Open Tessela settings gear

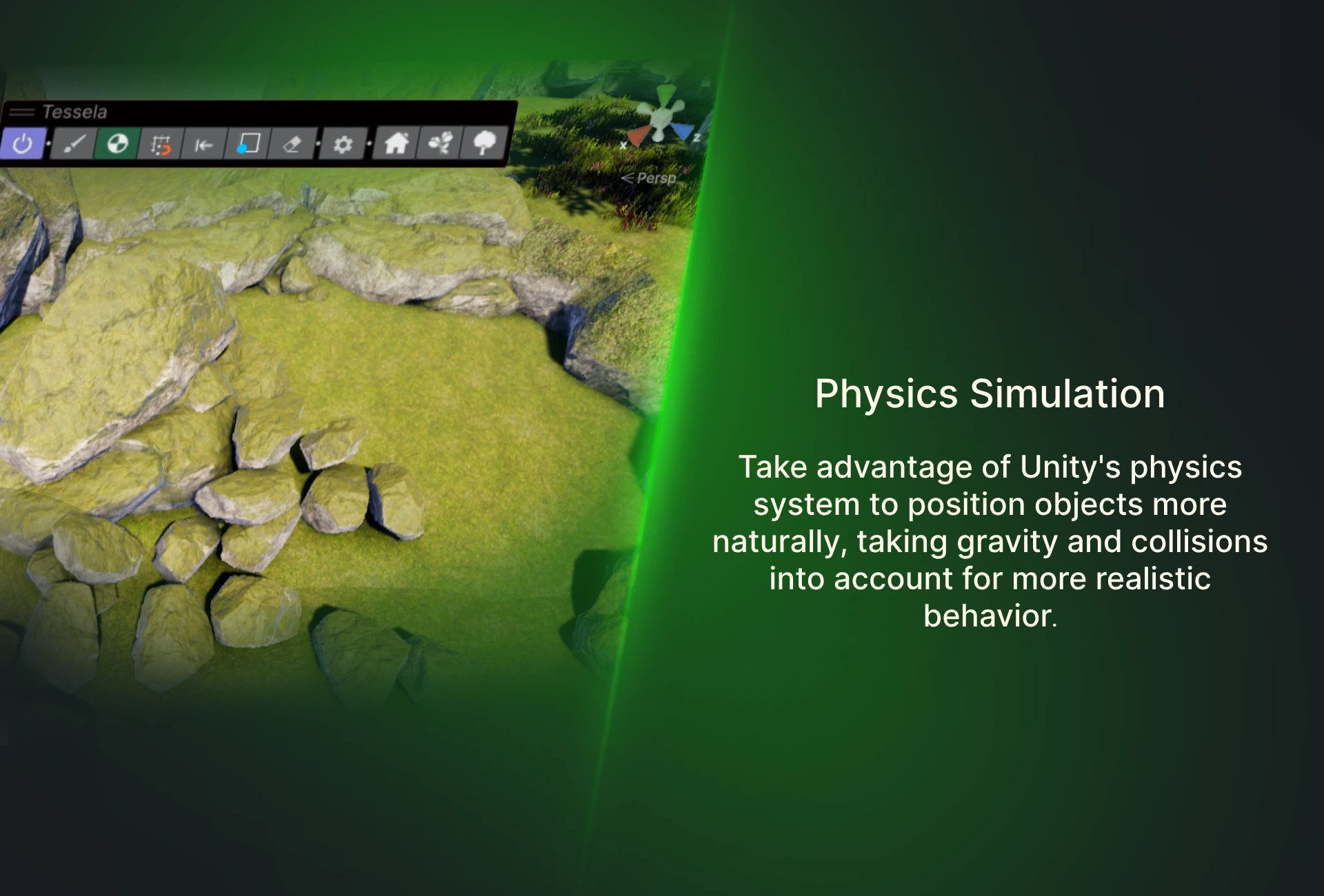coord(343,144)
